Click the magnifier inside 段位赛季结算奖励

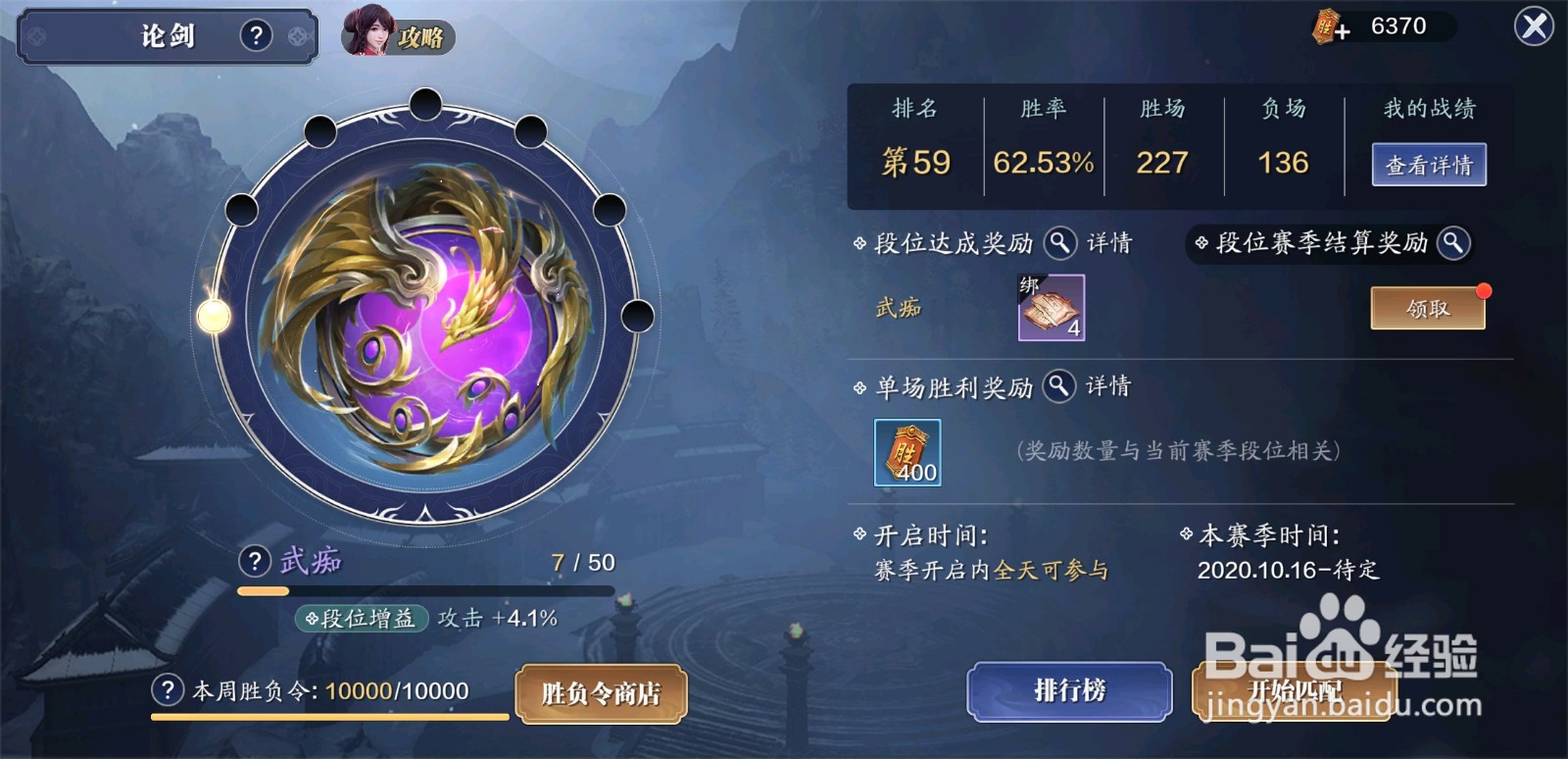pos(1453,243)
